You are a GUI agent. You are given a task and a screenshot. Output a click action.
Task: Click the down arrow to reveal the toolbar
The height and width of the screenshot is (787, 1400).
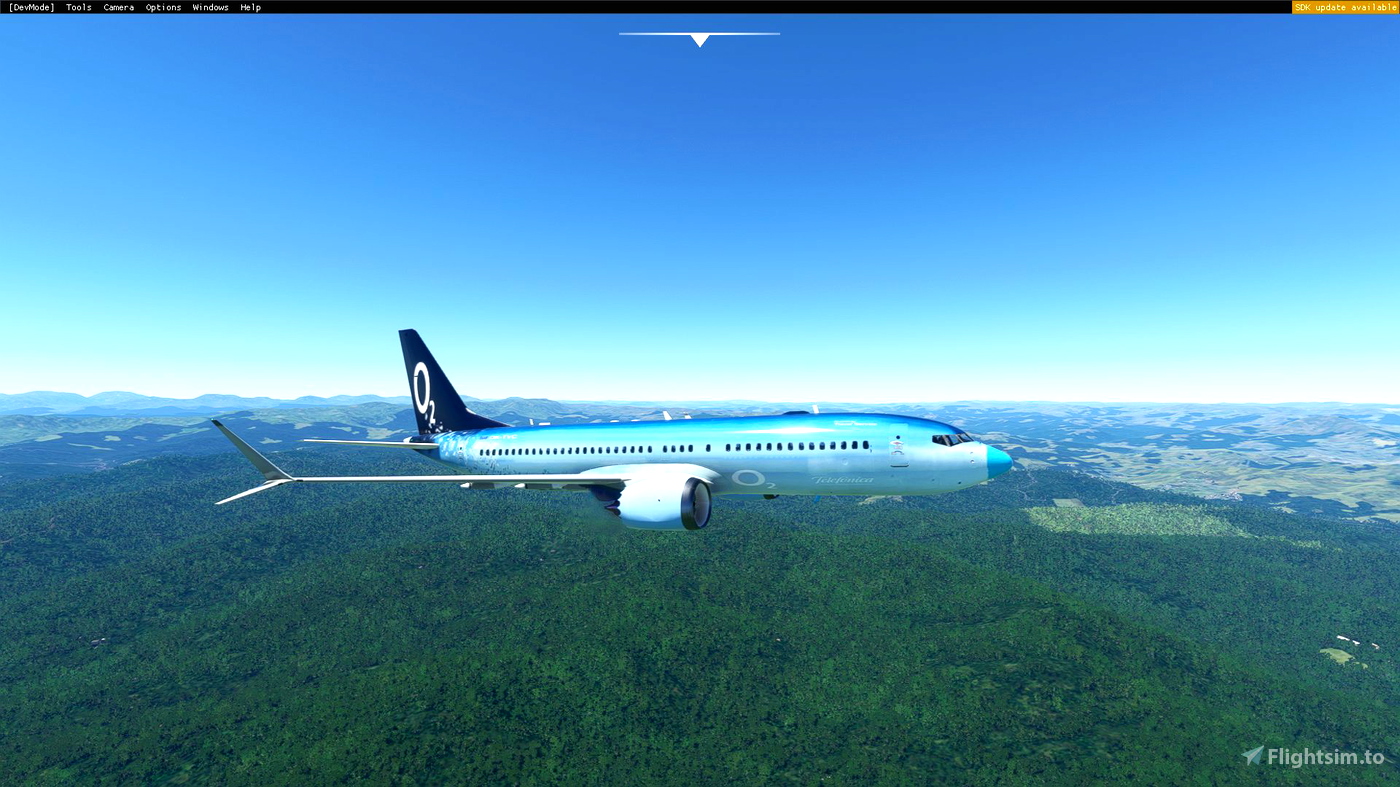(699, 39)
